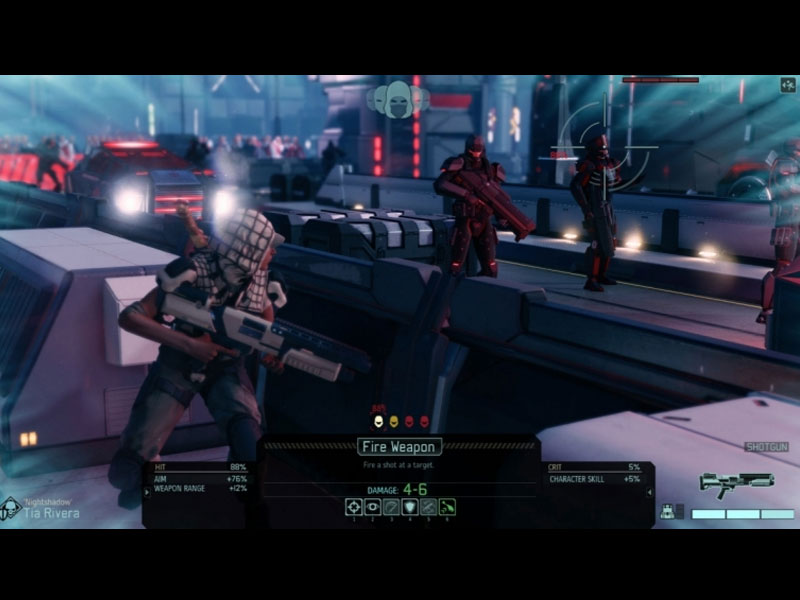Select the Overwatch eye ability

pyautogui.click(x=373, y=507)
